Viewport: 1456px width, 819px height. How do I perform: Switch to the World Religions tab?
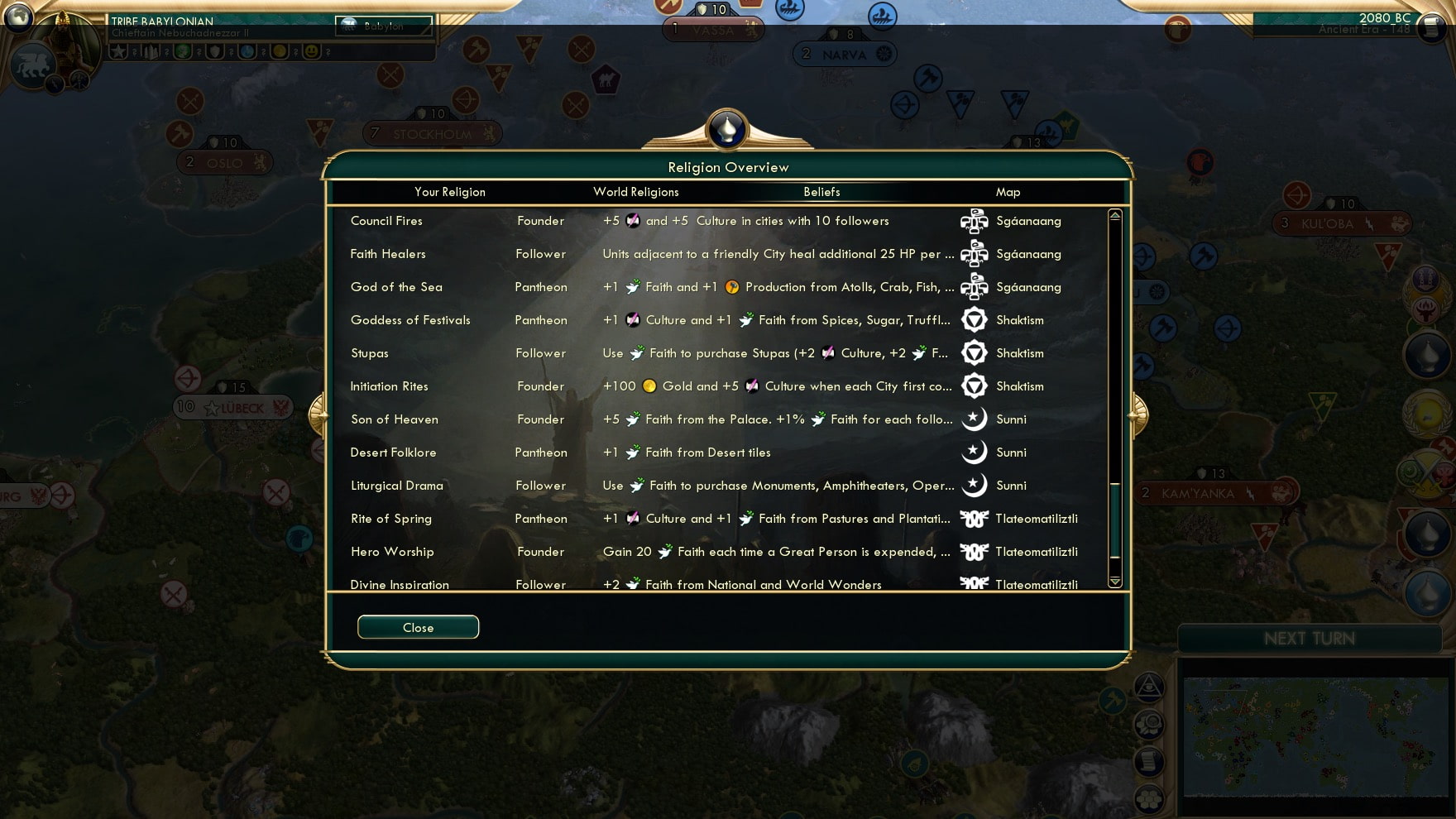tap(635, 192)
